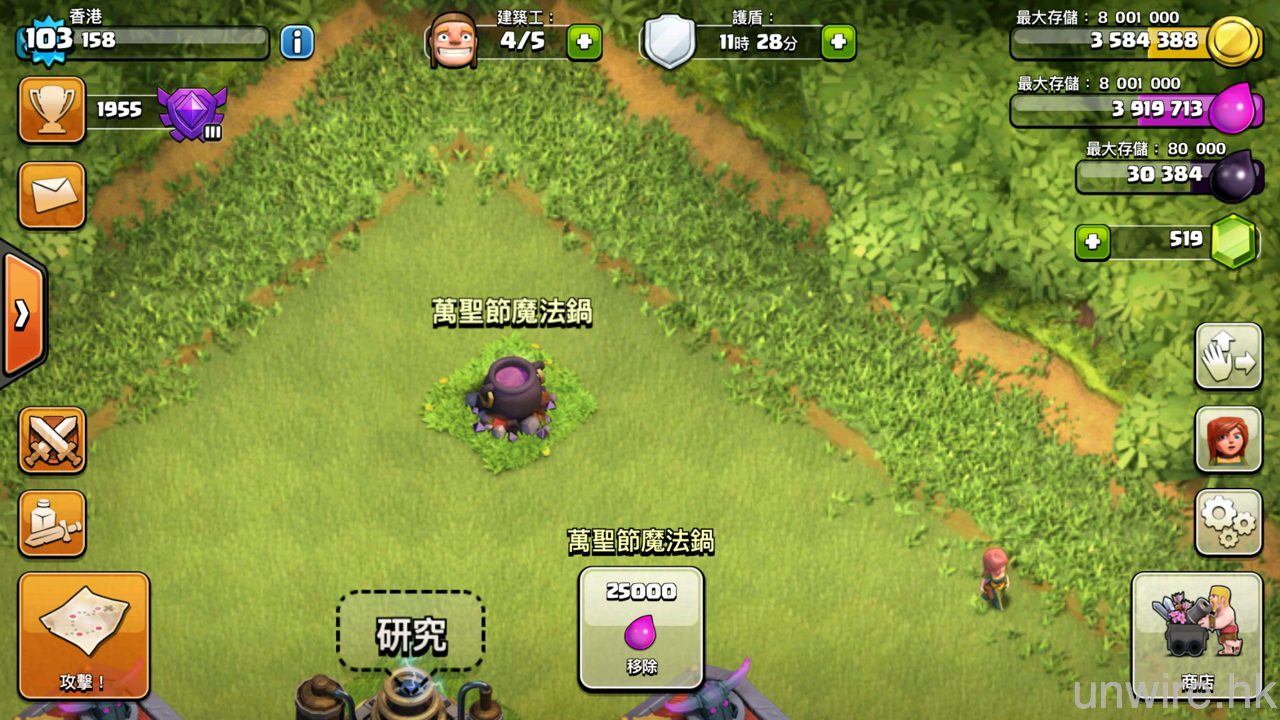Open the red-haired villager profile button

pyautogui.click(x=1228, y=439)
